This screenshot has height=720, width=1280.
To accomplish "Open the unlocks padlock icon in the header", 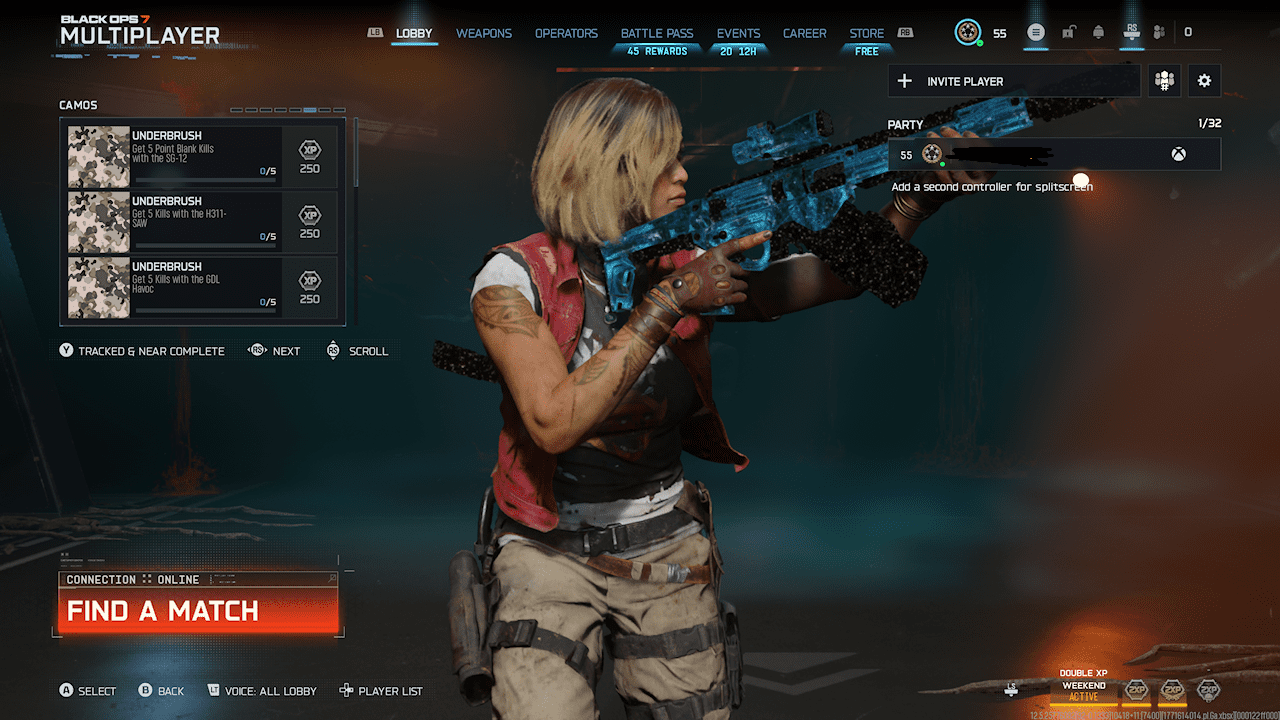I will pyautogui.click(x=1068, y=32).
